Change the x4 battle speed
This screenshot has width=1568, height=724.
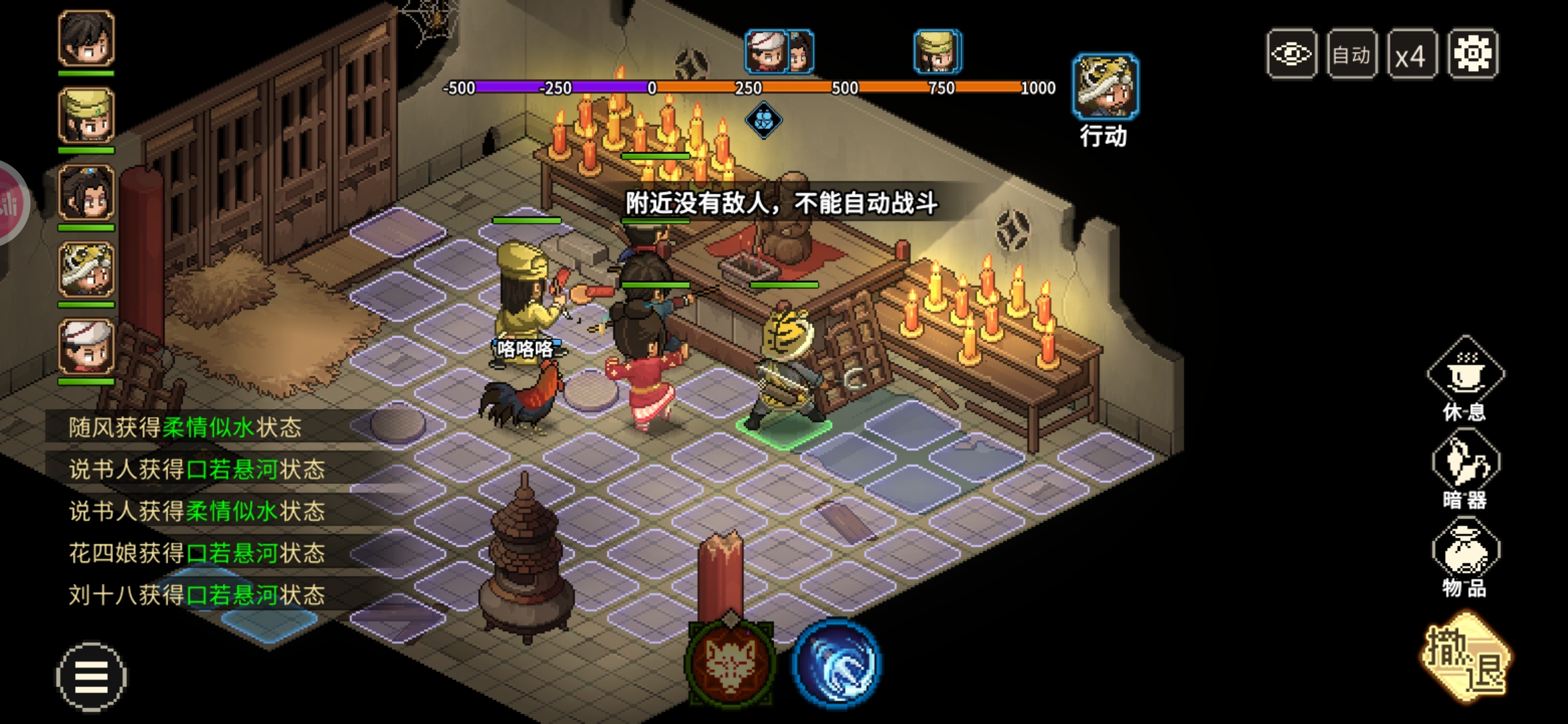[1411, 54]
